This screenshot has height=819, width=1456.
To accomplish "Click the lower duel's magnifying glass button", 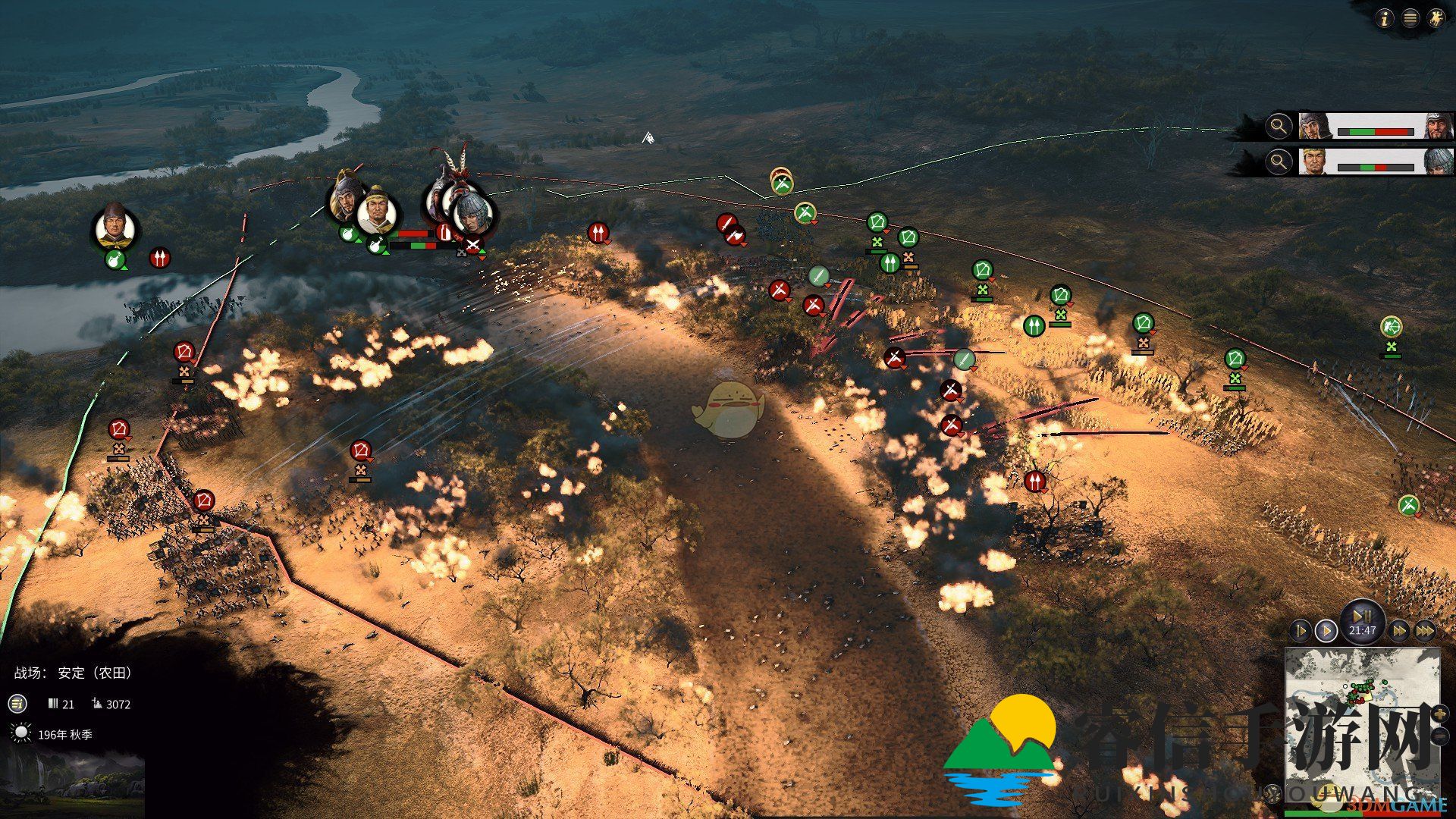I will click(x=1279, y=162).
